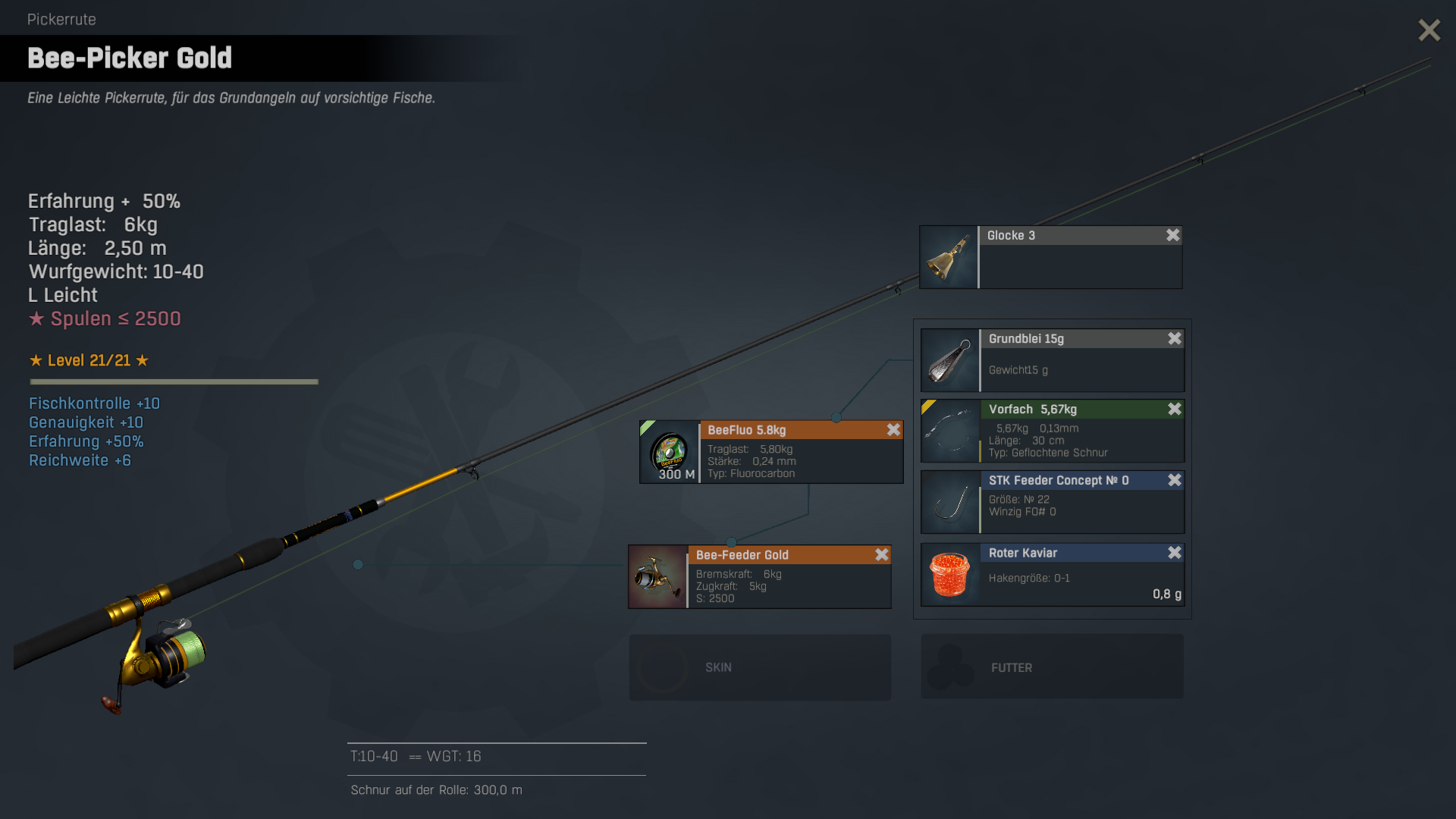Remove the Roter Kaviar bait
Viewport: 1456px width, 819px height.
pos(1174,553)
